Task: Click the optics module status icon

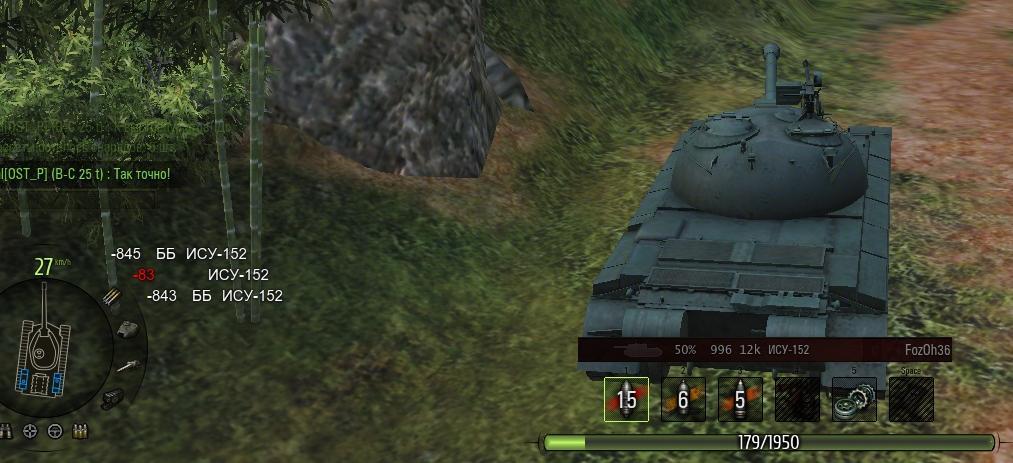Action: point(111,397)
